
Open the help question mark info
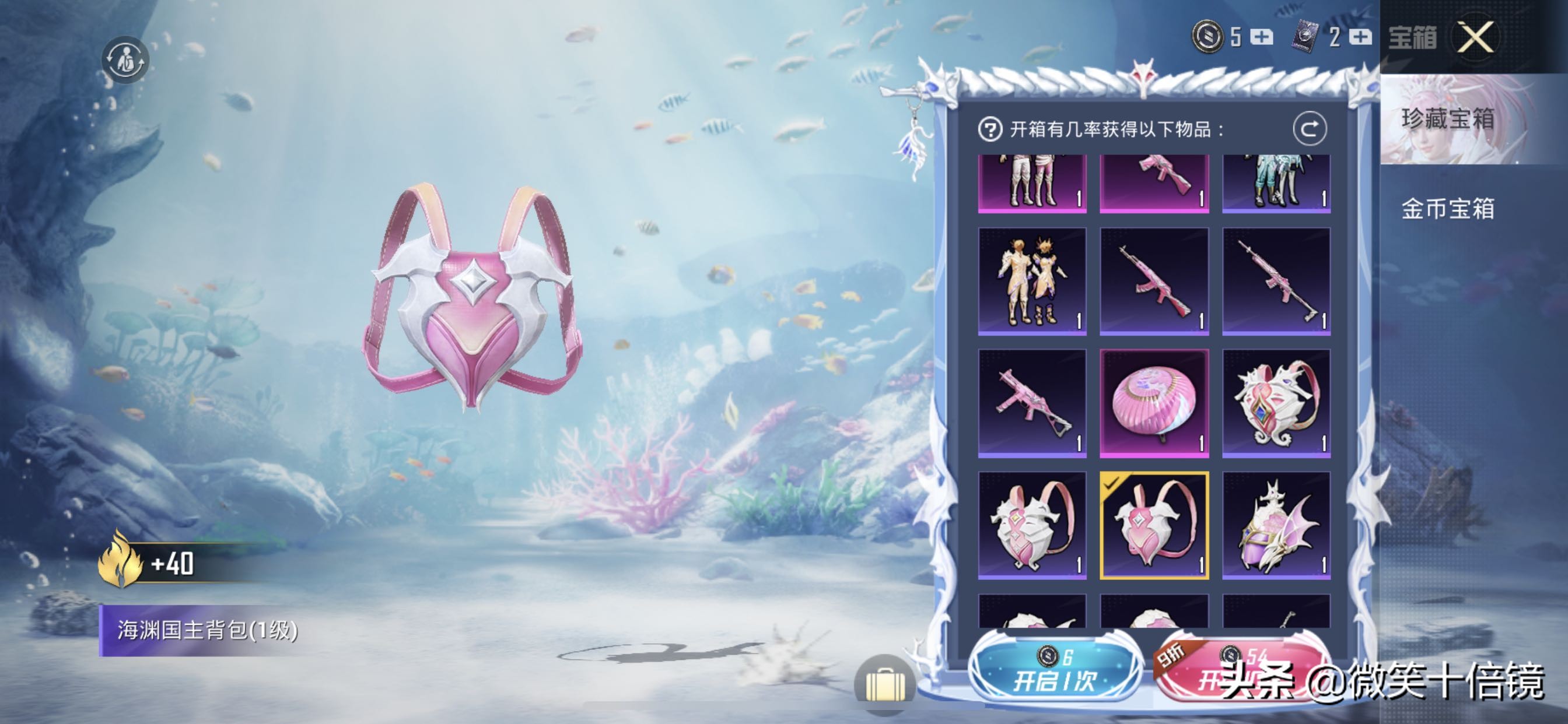coord(990,129)
